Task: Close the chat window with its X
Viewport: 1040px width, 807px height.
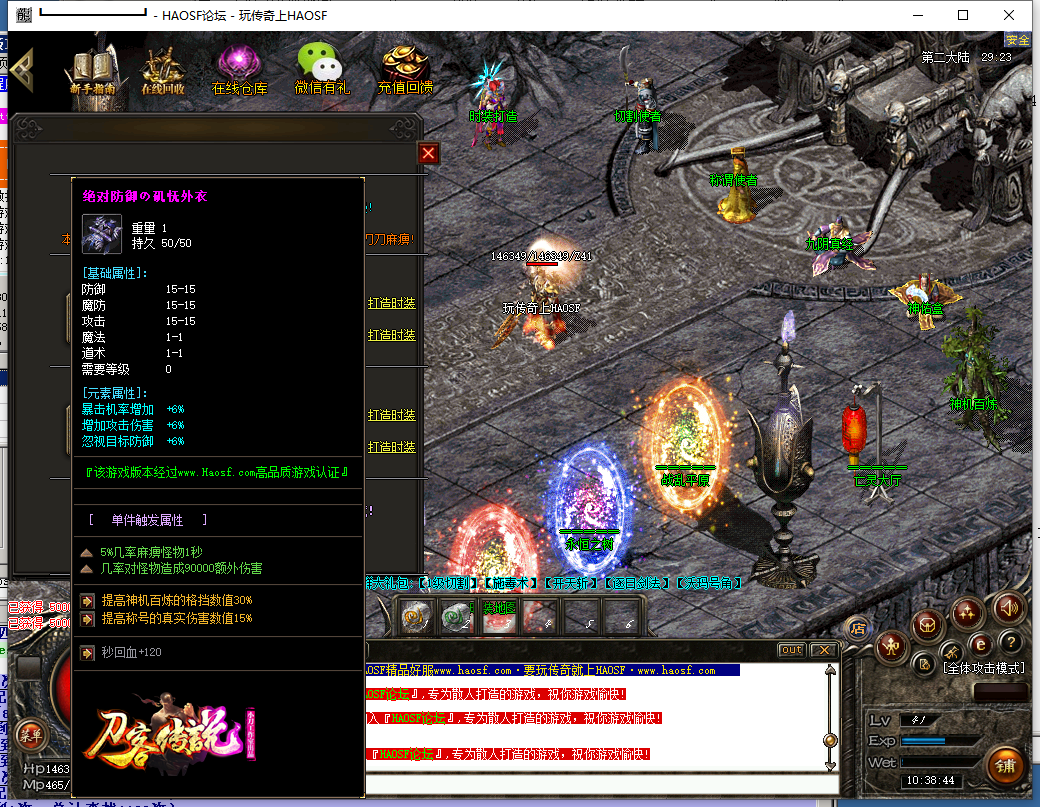Action: click(x=823, y=650)
